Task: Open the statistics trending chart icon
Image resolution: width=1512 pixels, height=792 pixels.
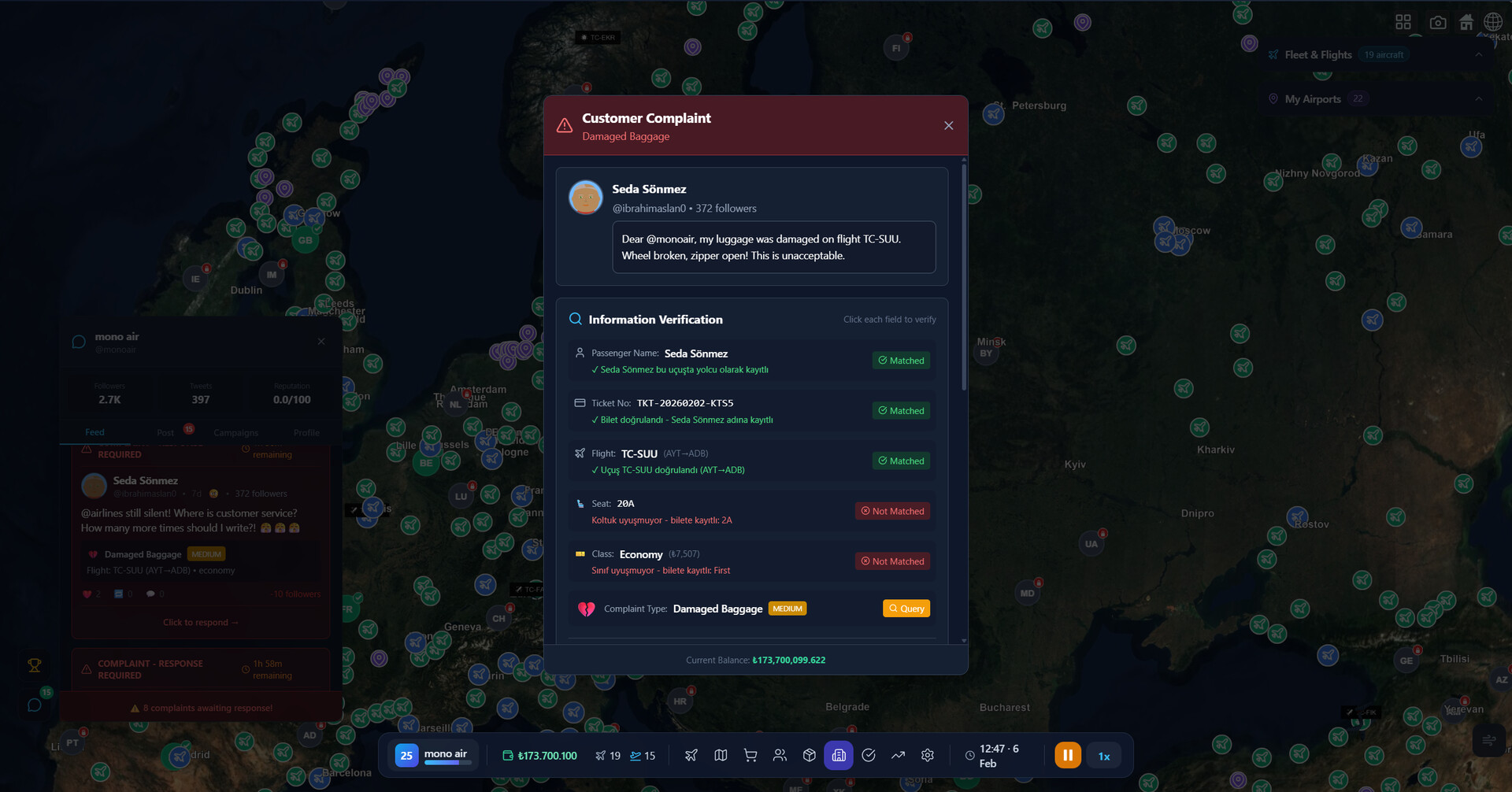Action: (898, 755)
